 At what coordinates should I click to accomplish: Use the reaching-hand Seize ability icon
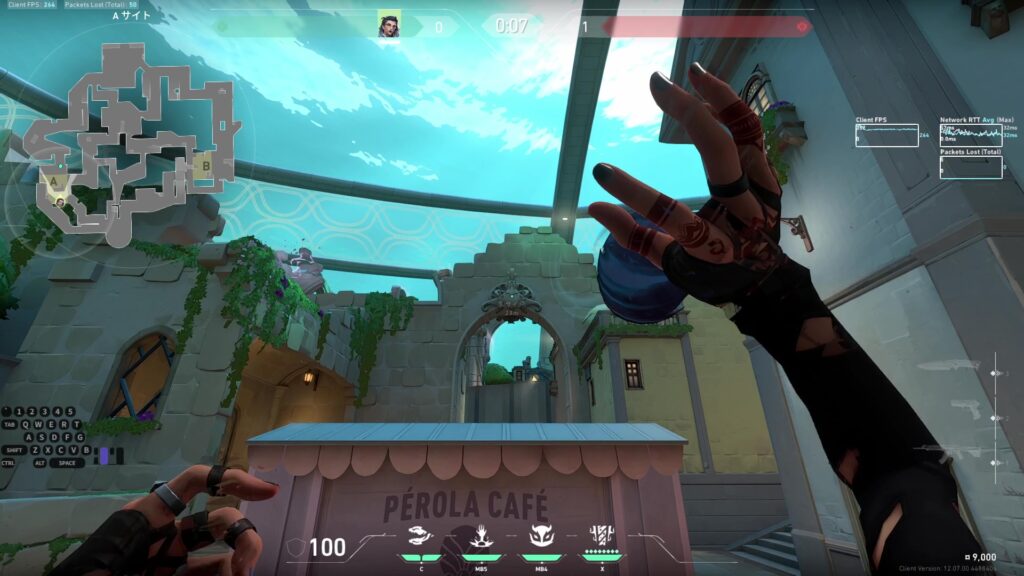point(480,537)
